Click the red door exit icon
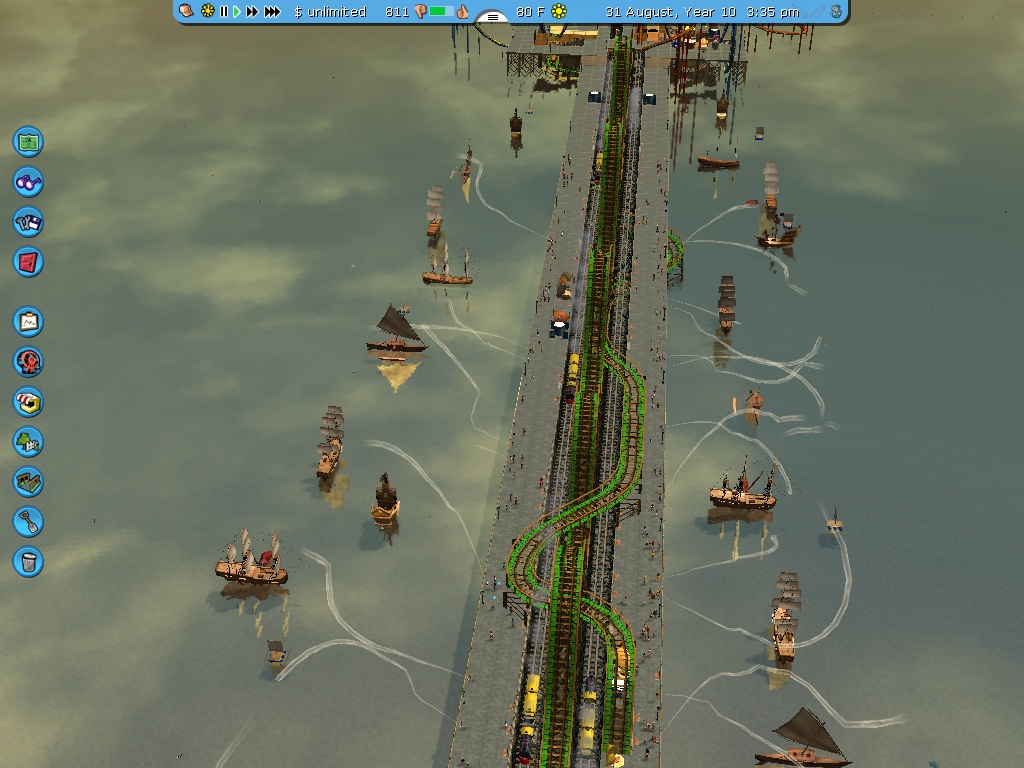Viewport: 1024px width, 768px height. point(28,261)
